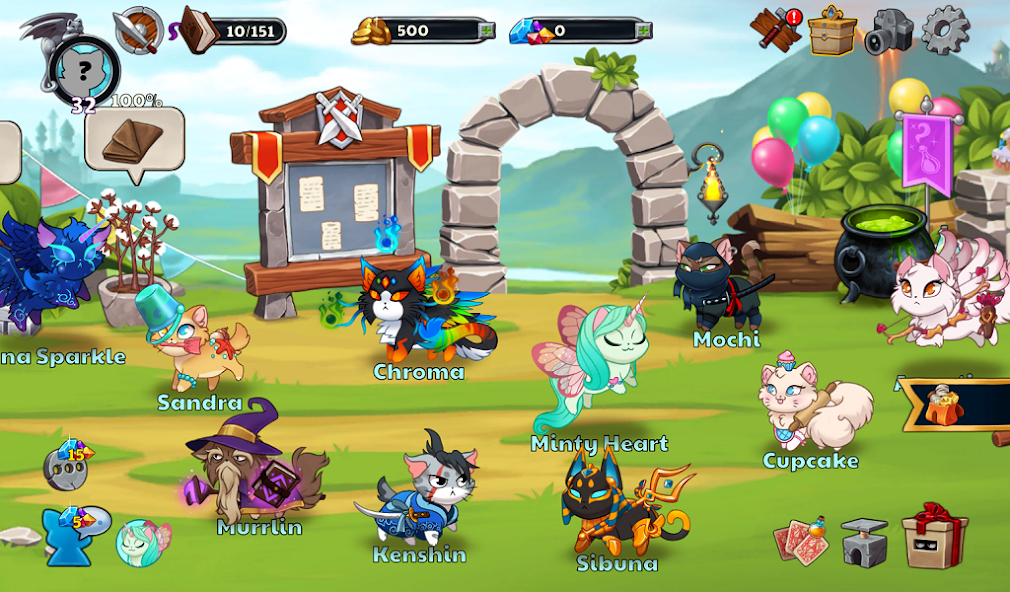Add more gold coins with plus button
Viewport: 1010px width, 592px height.
pyautogui.click(x=487, y=31)
